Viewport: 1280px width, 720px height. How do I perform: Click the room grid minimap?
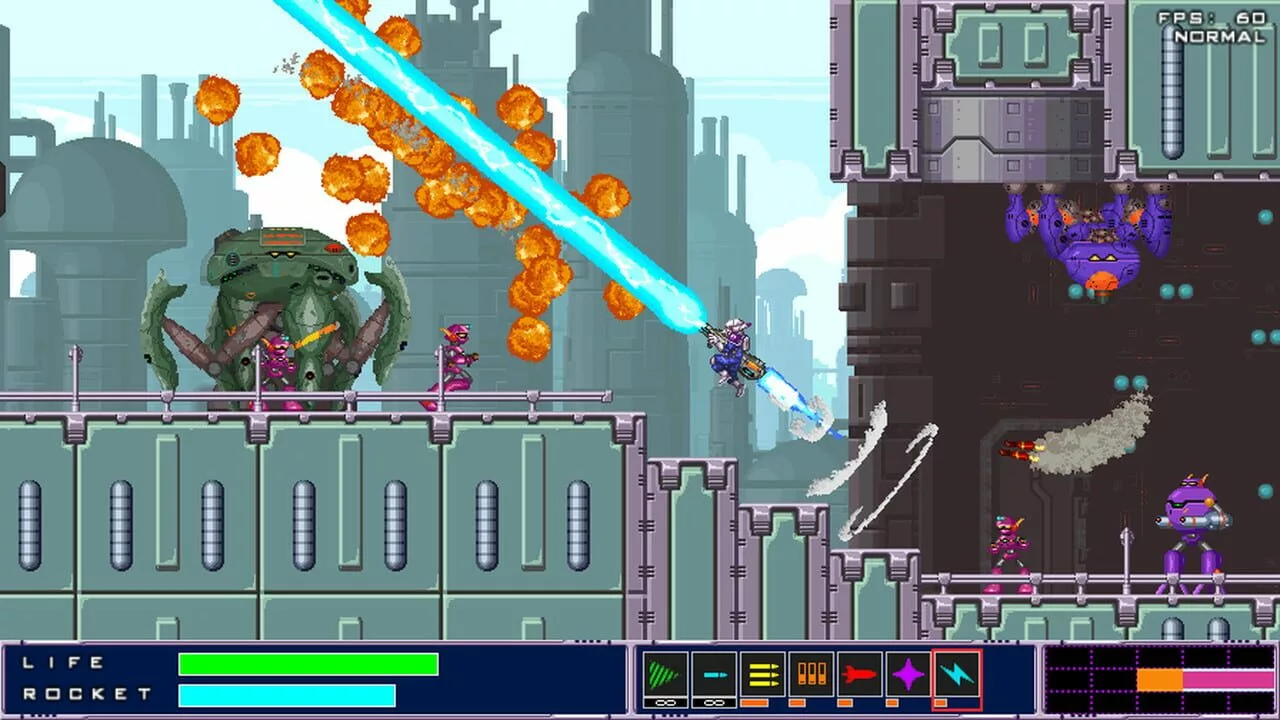click(x=1158, y=680)
